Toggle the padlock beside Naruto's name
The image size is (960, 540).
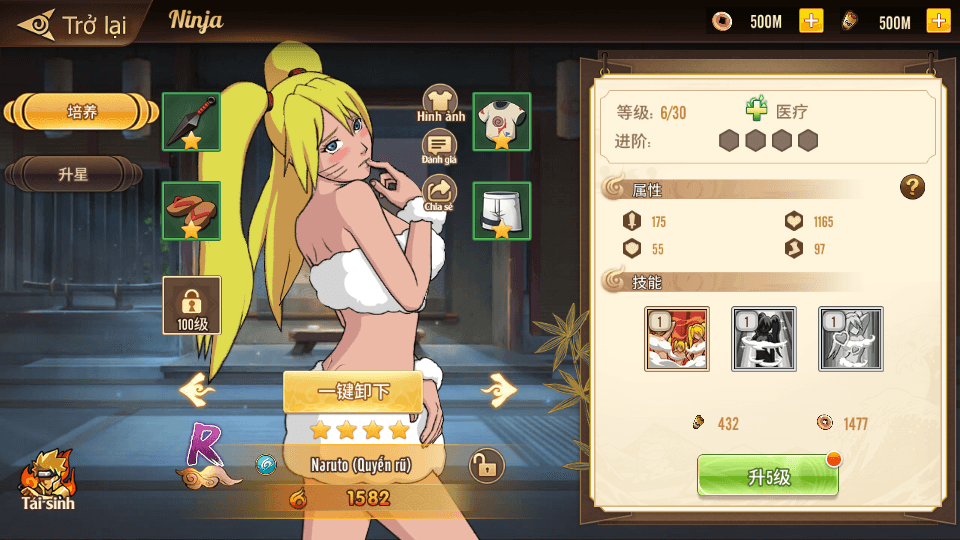[487, 465]
